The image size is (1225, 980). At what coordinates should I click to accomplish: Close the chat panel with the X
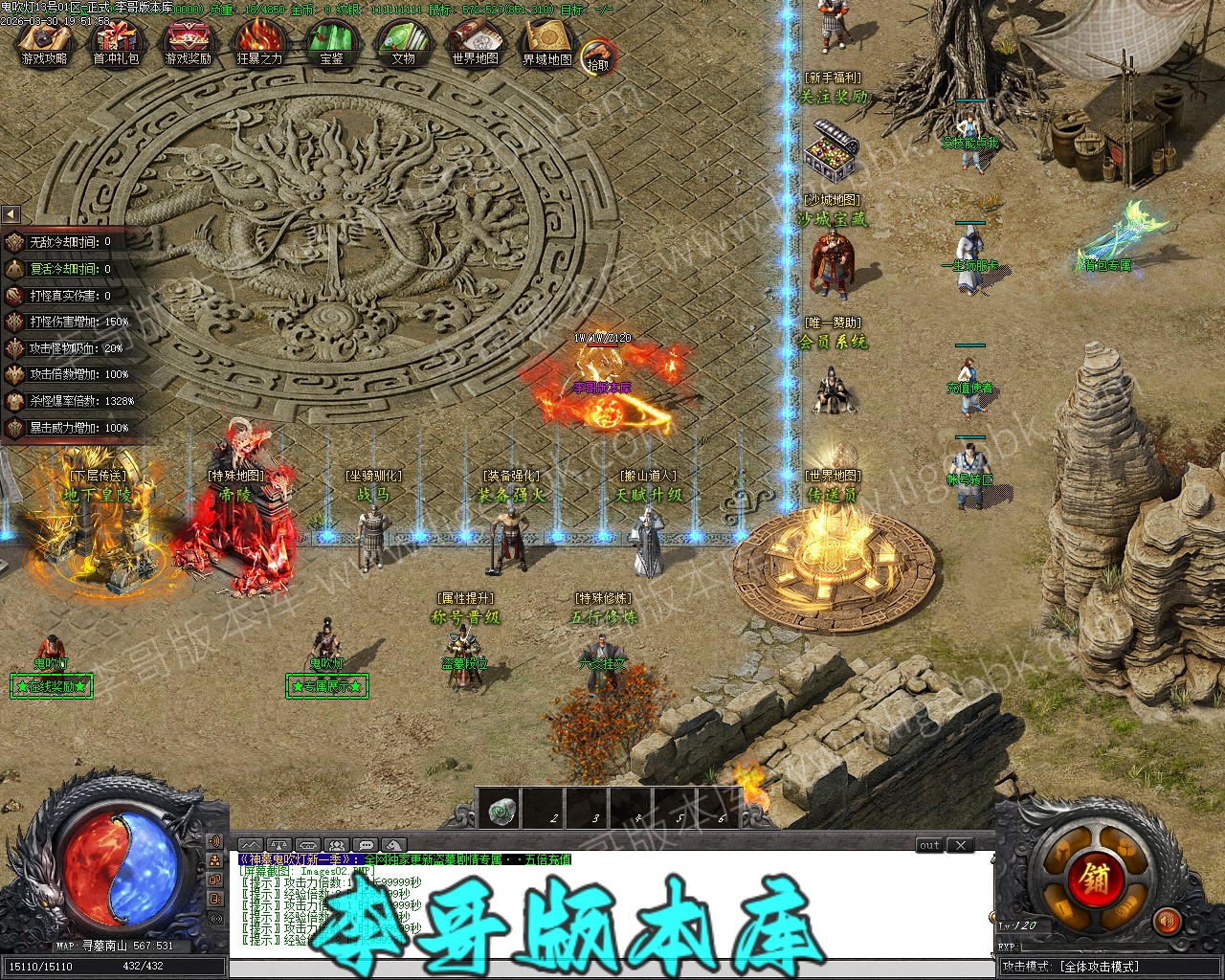[960, 845]
